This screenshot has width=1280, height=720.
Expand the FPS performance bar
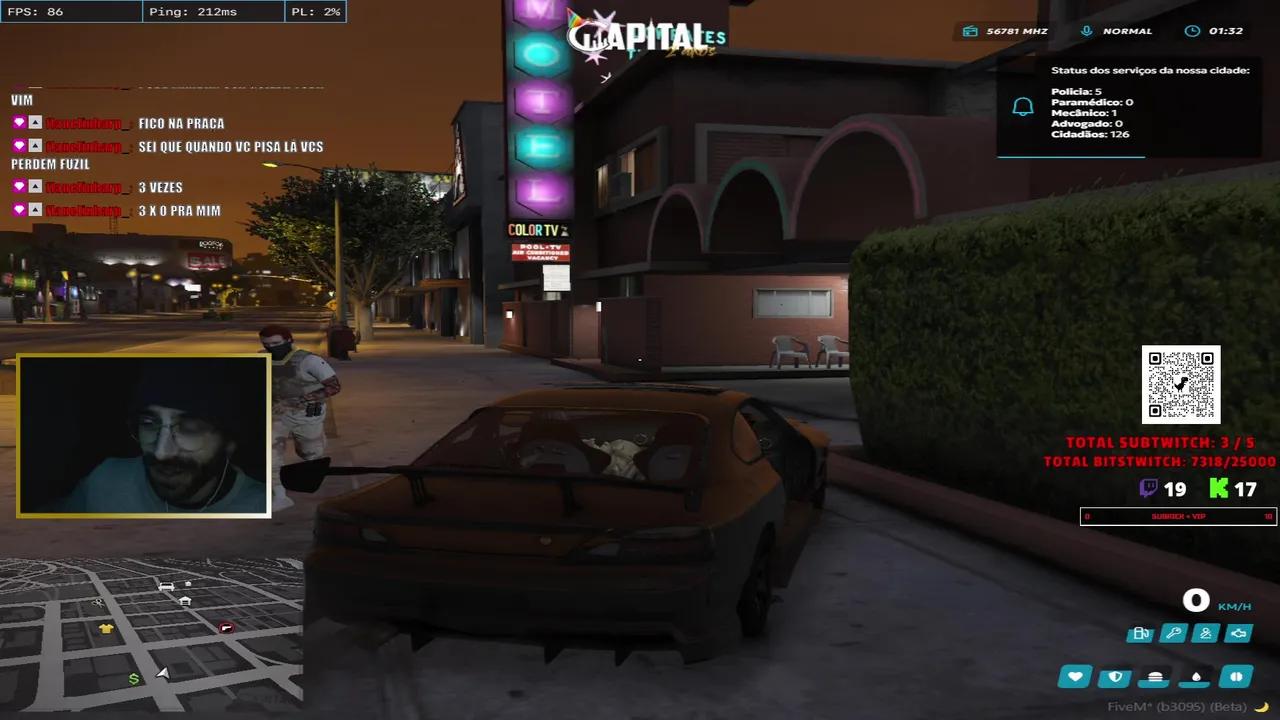tap(70, 11)
